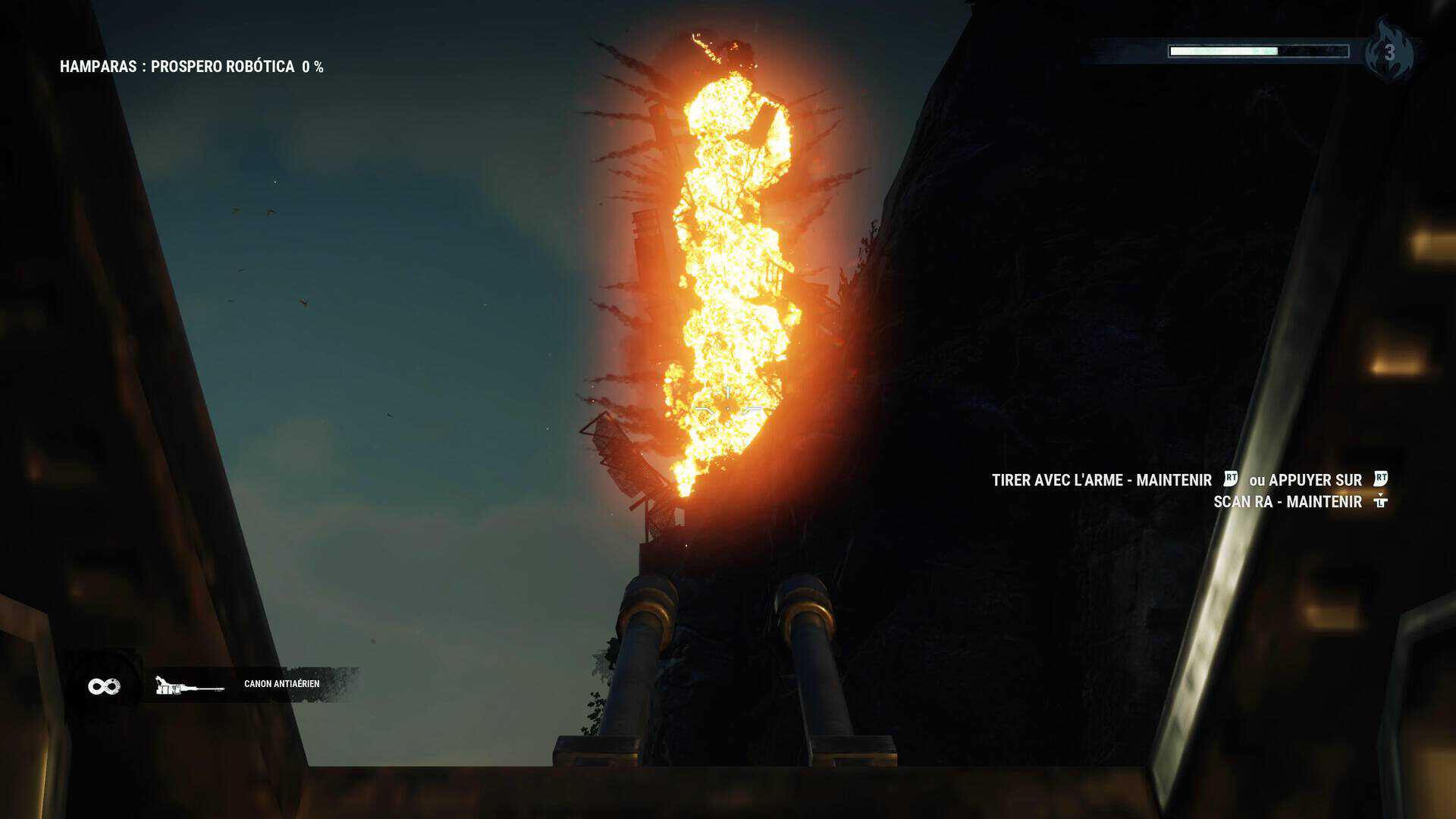Select the Hamparas: Prospero Robótica objective tracker
1456x819 pixels.
click(191, 67)
